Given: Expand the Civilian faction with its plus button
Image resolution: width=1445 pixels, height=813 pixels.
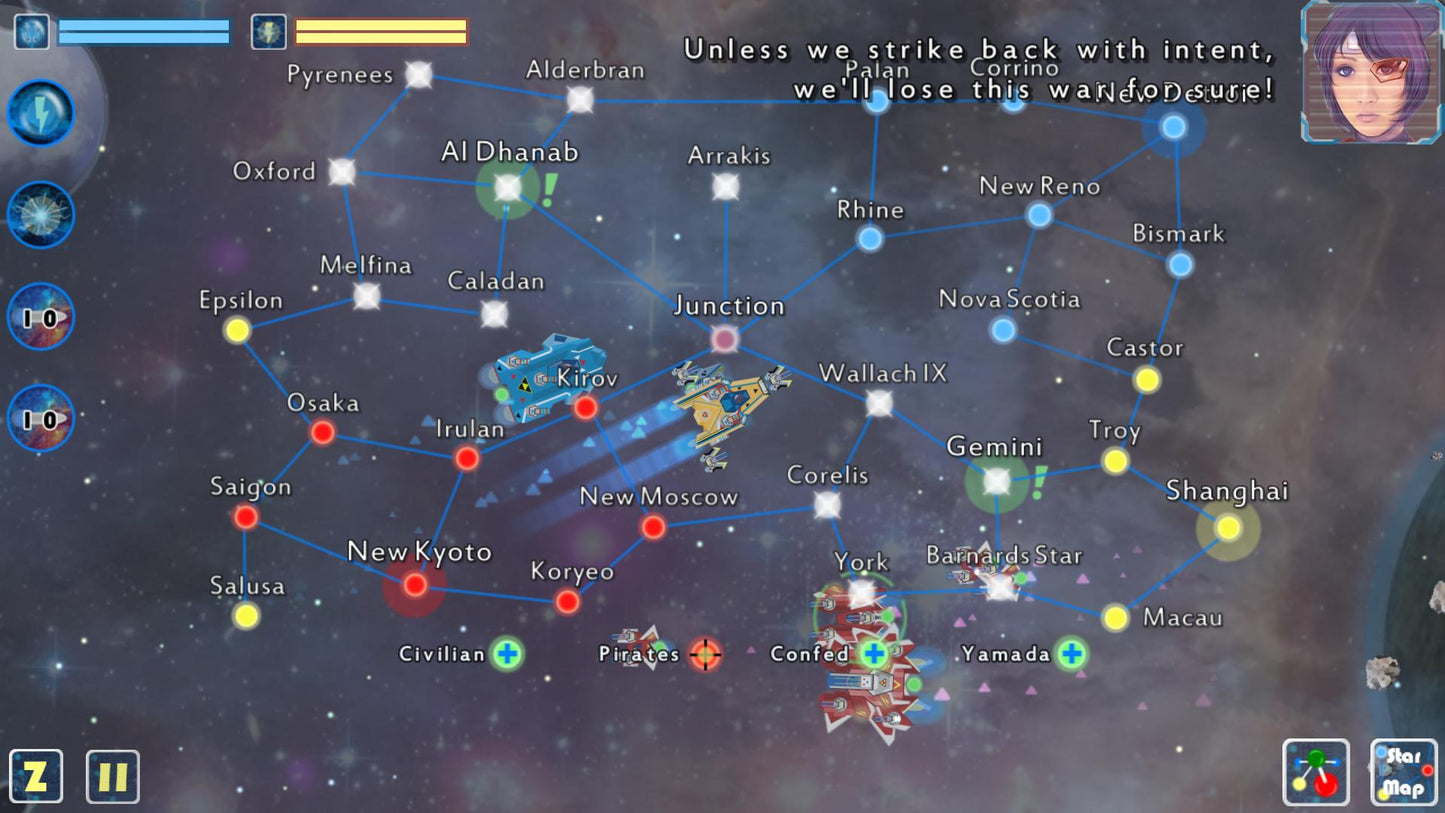Looking at the screenshot, I should coord(508,655).
